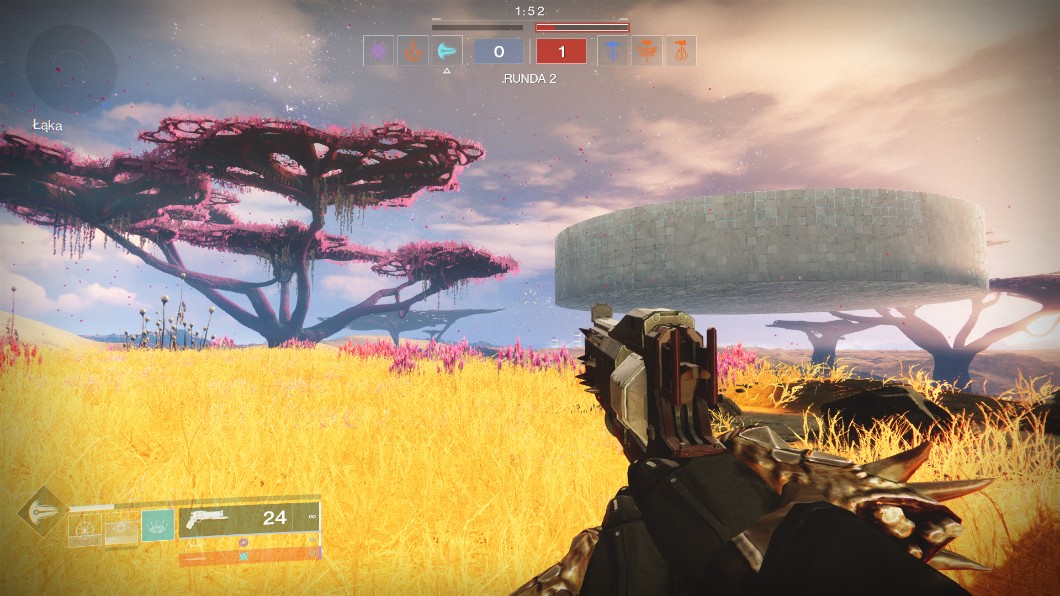The height and width of the screenshot is (596, 1060).
Task: Activate the highlighted teal class ability icon
Action: [156, 524]
